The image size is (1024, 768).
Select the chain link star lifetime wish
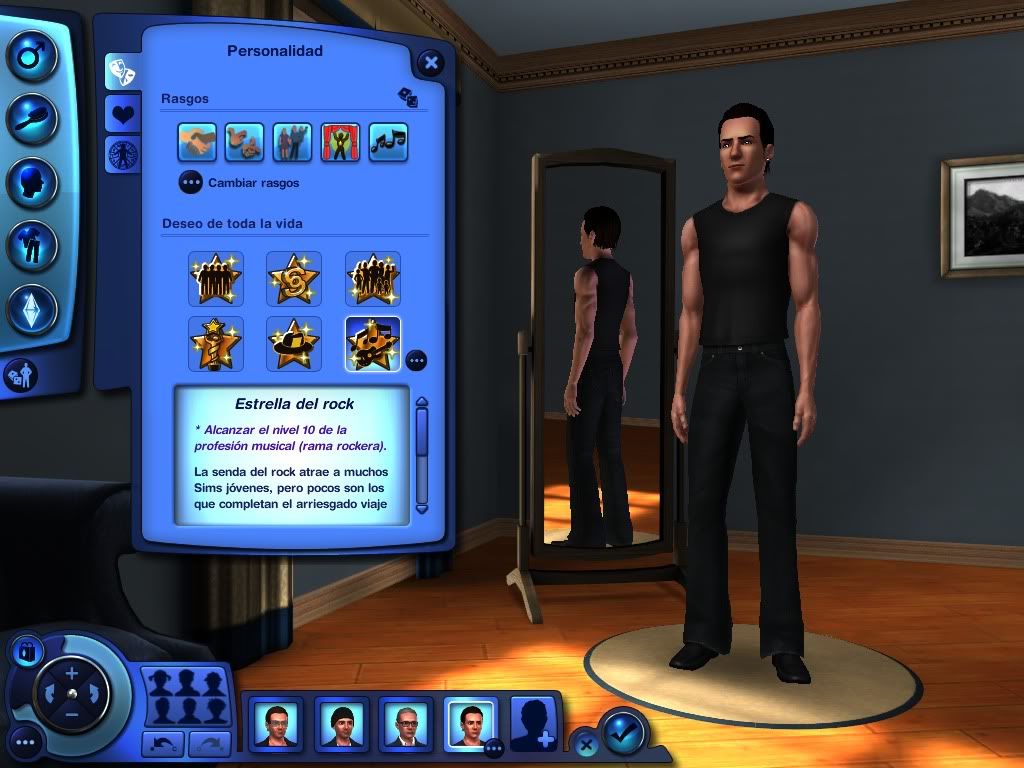pyautogui.click(x=294, y=279)
